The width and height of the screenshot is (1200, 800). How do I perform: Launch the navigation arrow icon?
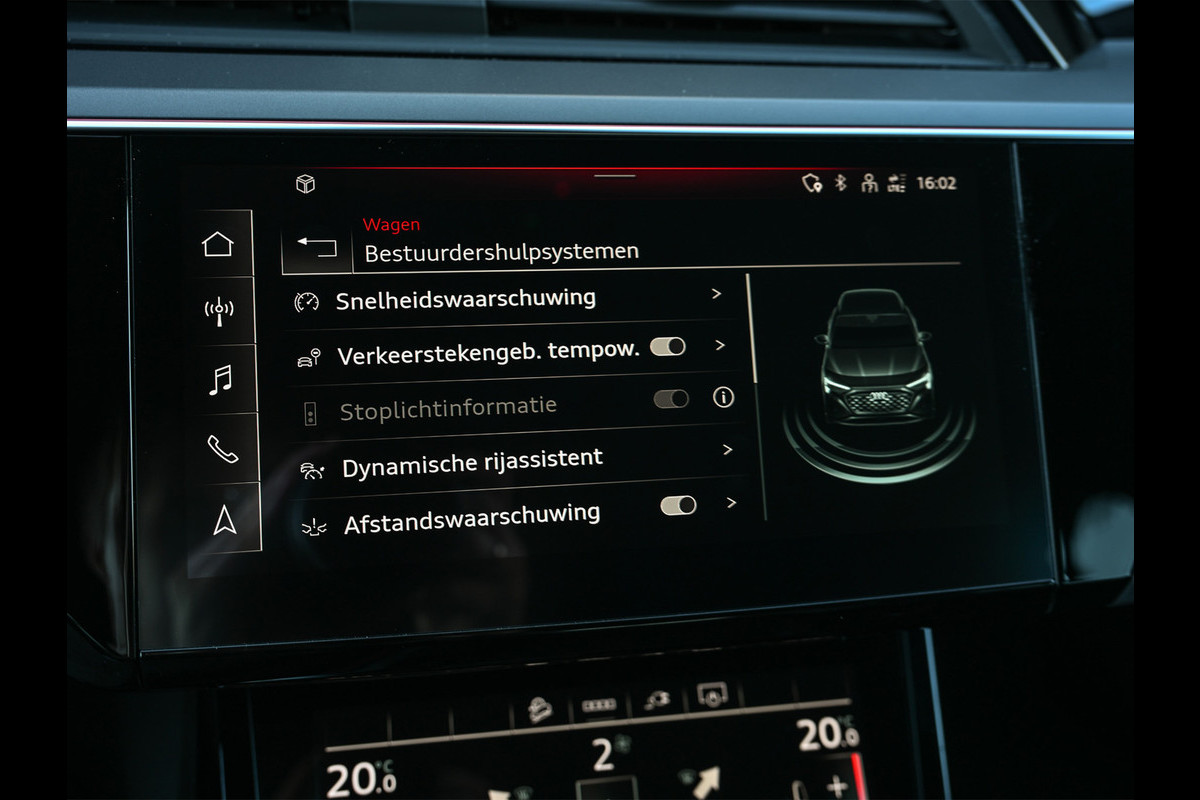tap(225, 520)
